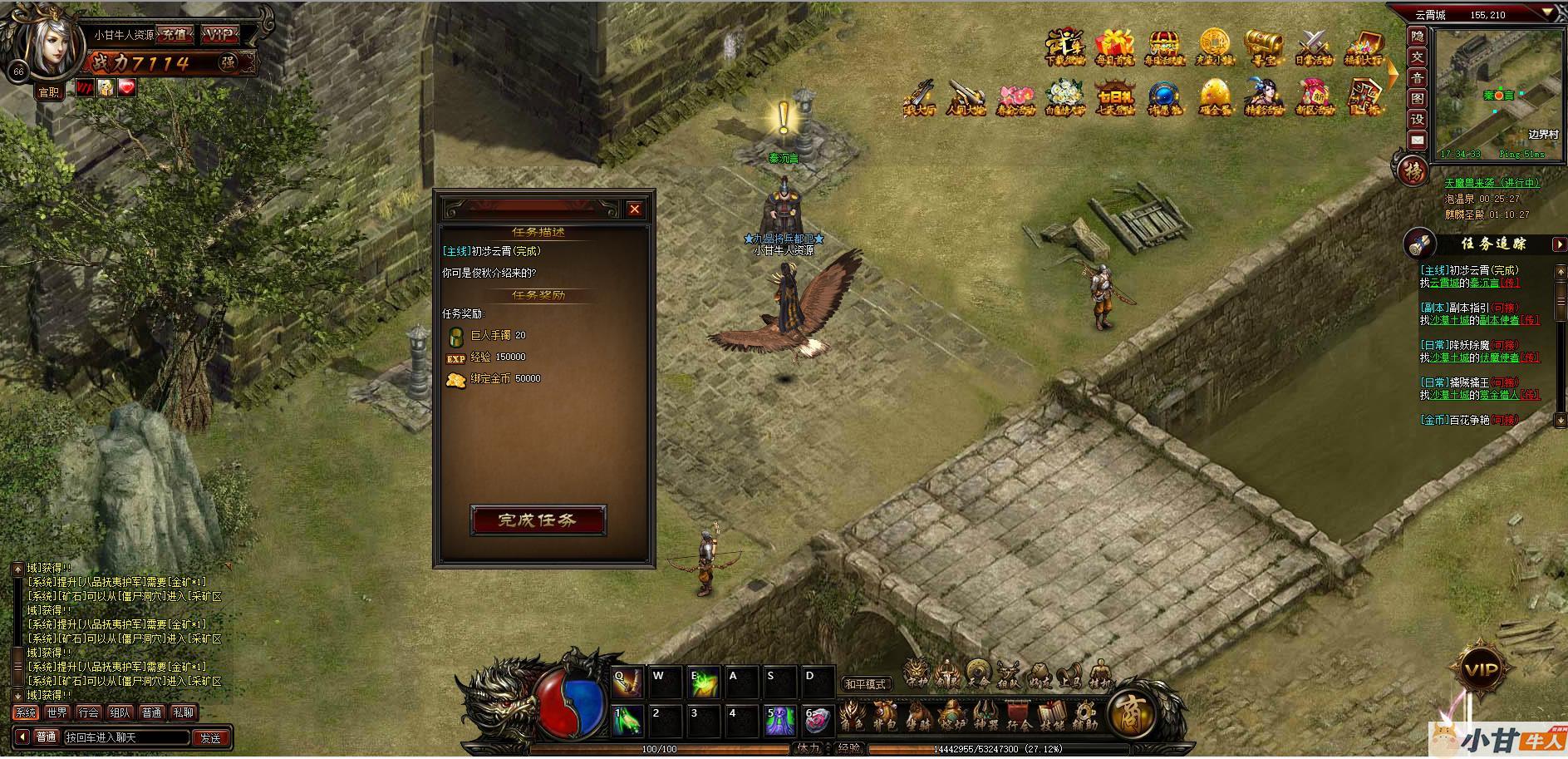1568x759 pixels.
Task: Open the 官职 official rank panel
Action: 49,91
